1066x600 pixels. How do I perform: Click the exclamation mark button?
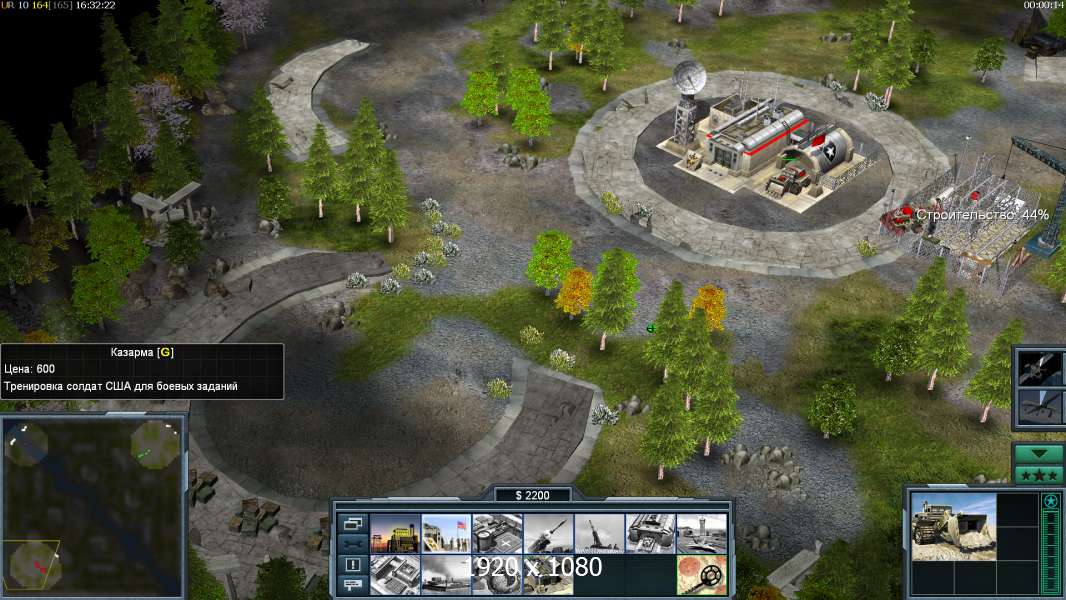353,564
